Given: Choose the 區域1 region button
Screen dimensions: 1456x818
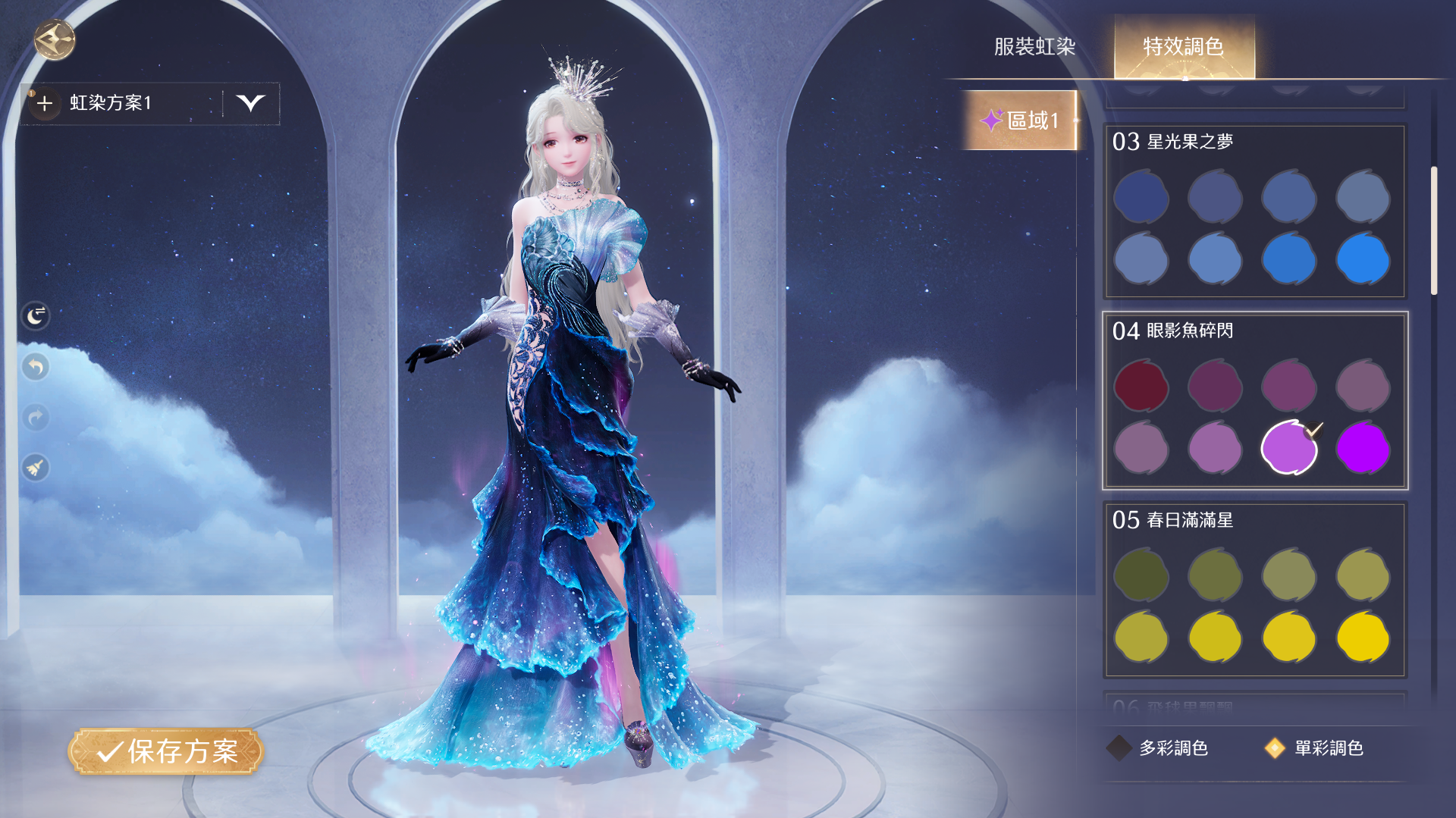Looking at the screenshot, I should coord(1020,120).
